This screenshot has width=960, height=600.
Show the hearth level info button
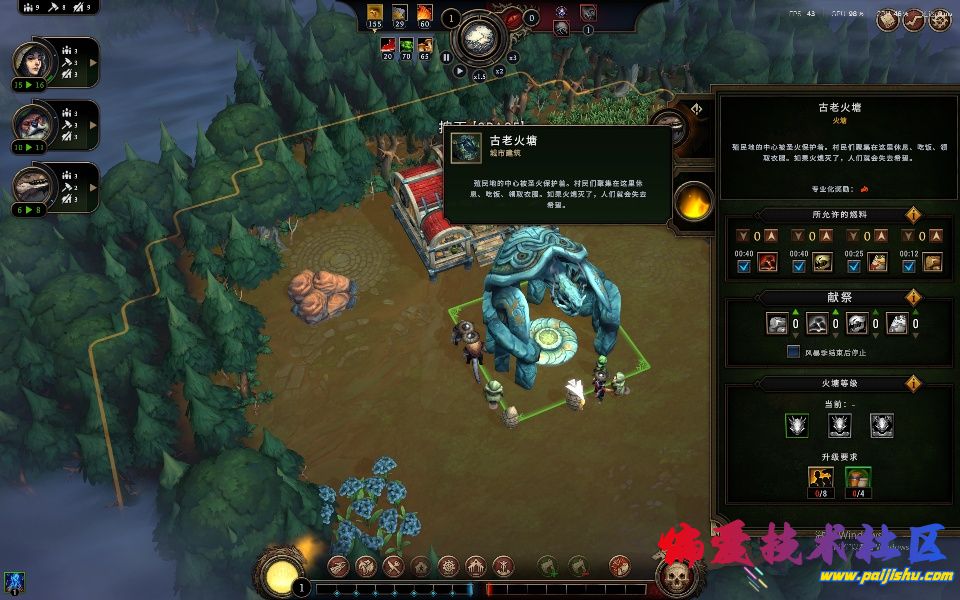click(x=912, y=383)
